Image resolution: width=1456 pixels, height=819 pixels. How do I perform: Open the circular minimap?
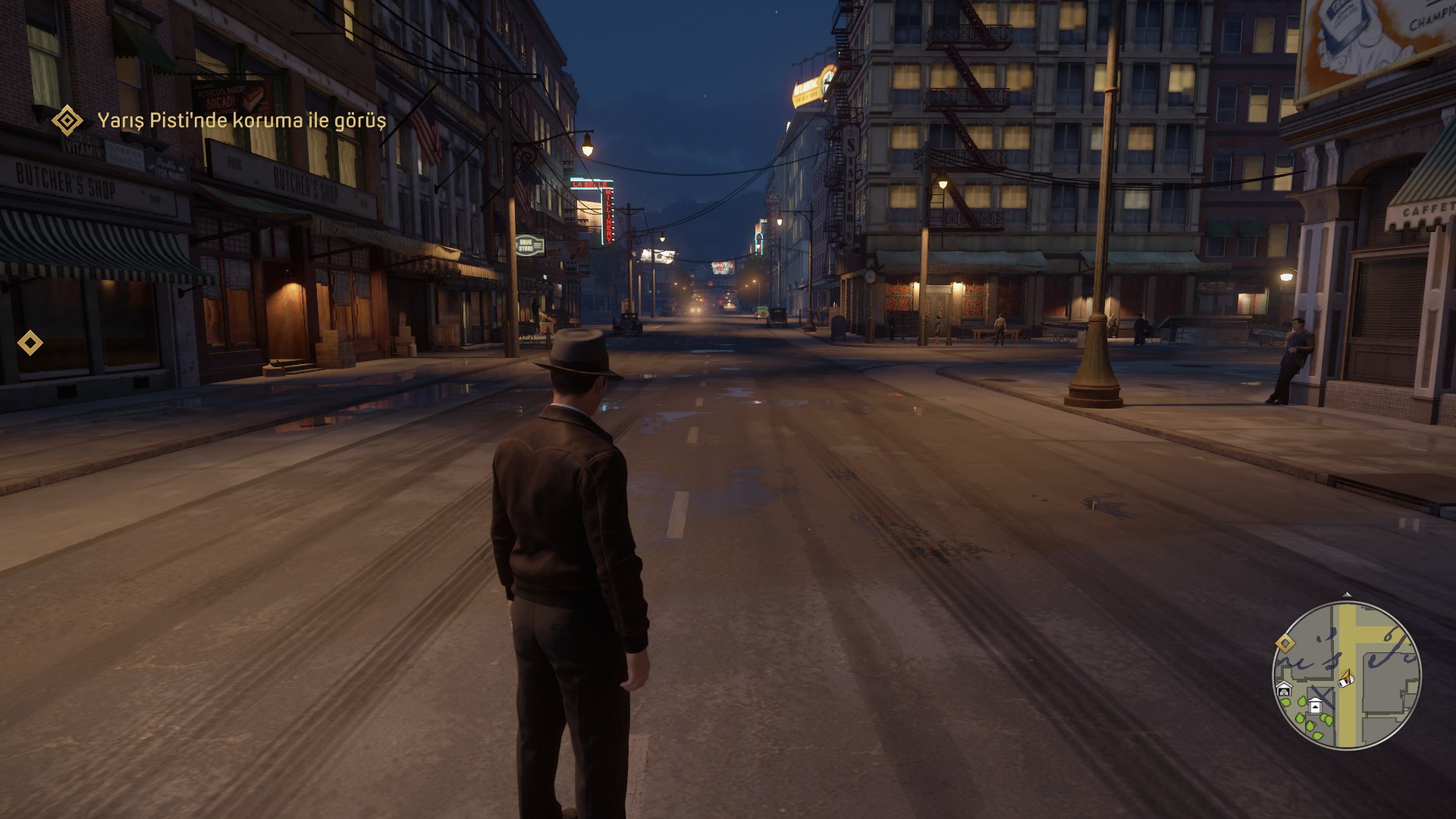pos(1346,676)
